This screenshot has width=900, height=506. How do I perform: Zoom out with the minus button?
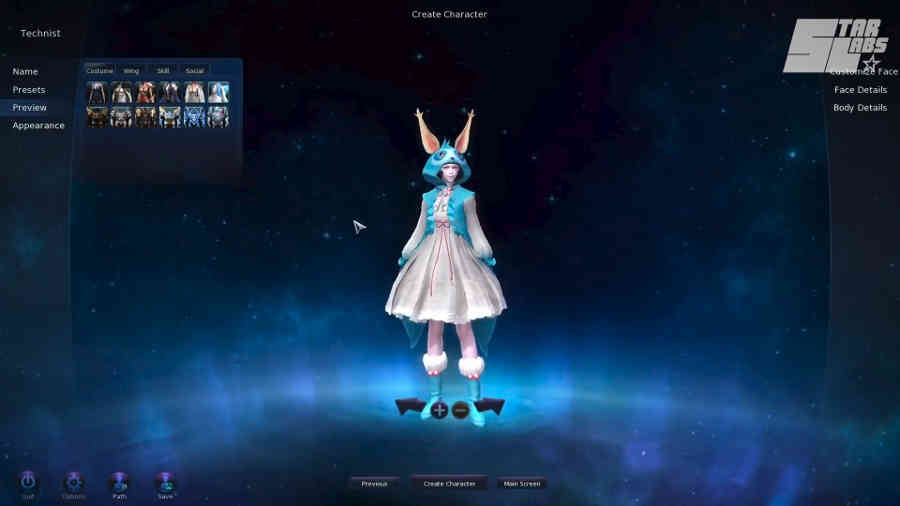click(461, 410)
